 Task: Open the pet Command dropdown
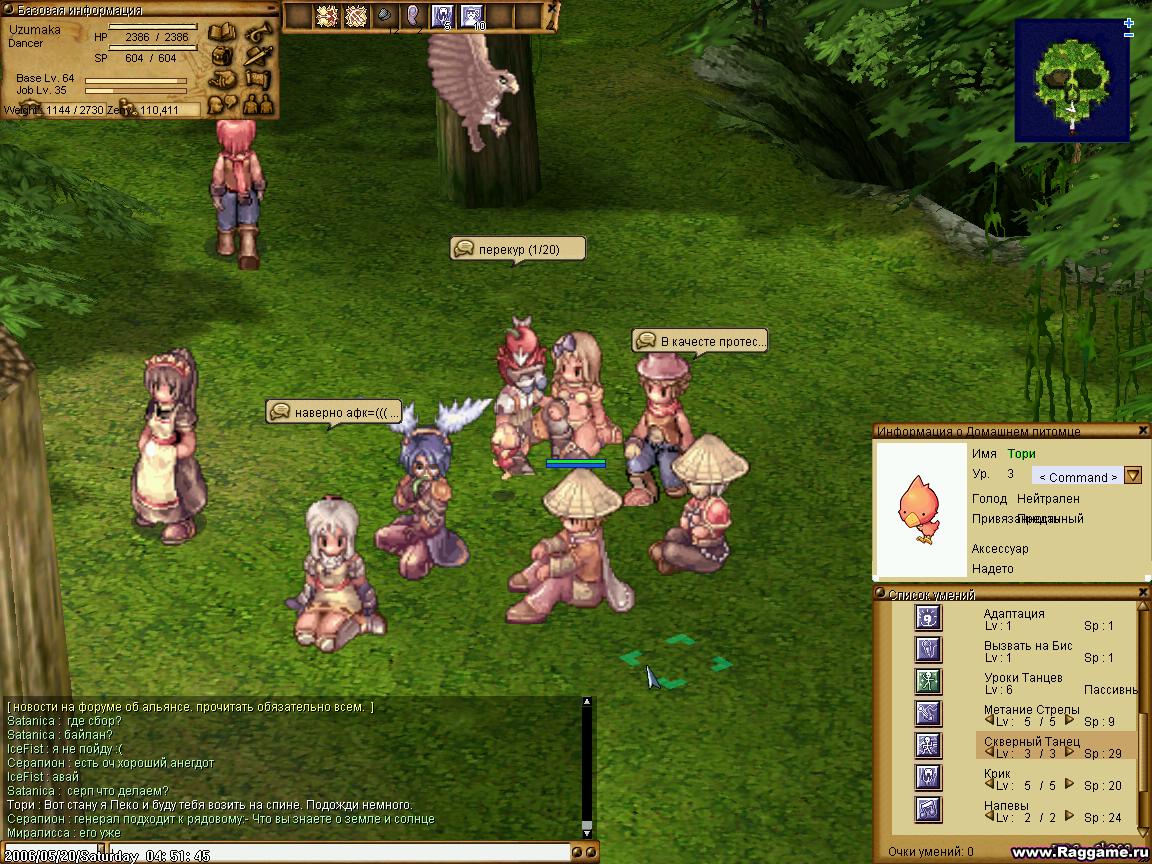click(1133, 476)
